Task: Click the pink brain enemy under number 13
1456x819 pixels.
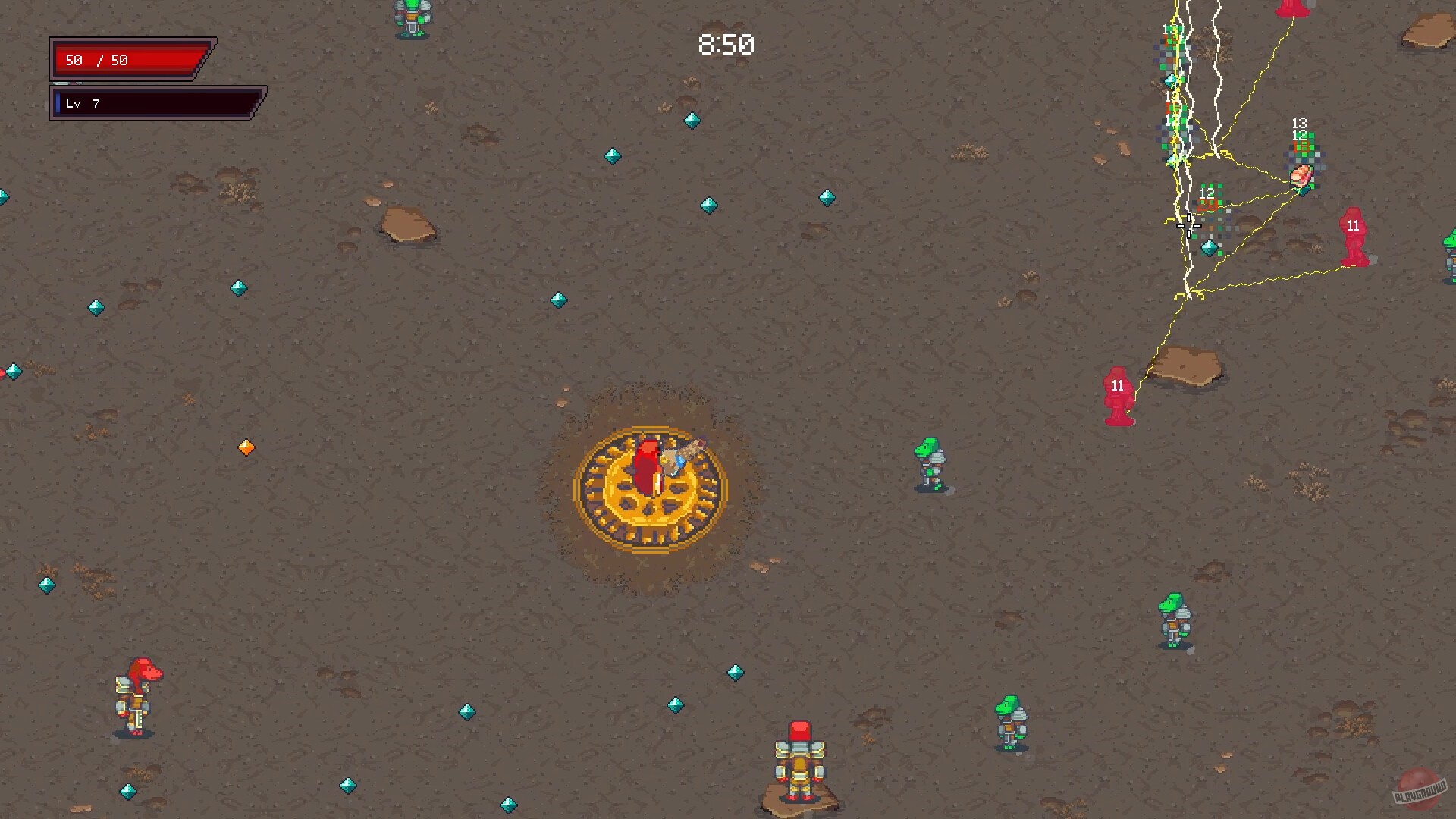Action: point(1303,174)
